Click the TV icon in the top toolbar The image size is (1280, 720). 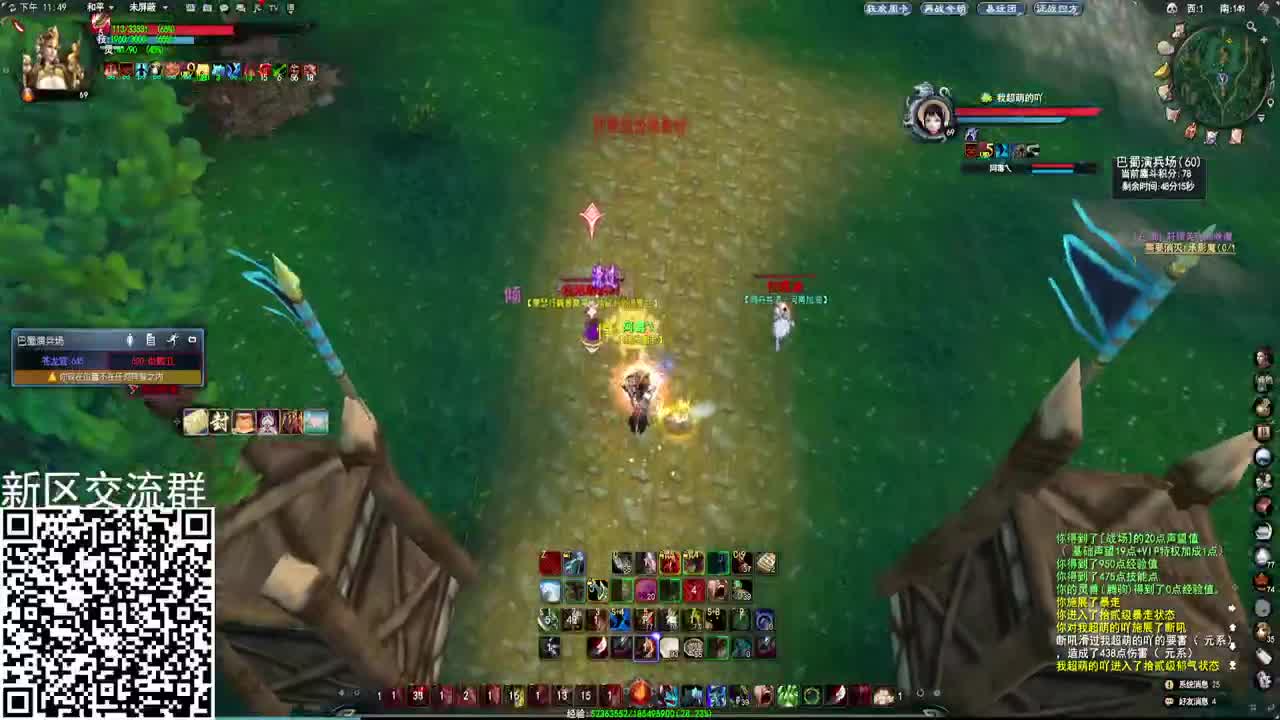pos(271,8)
